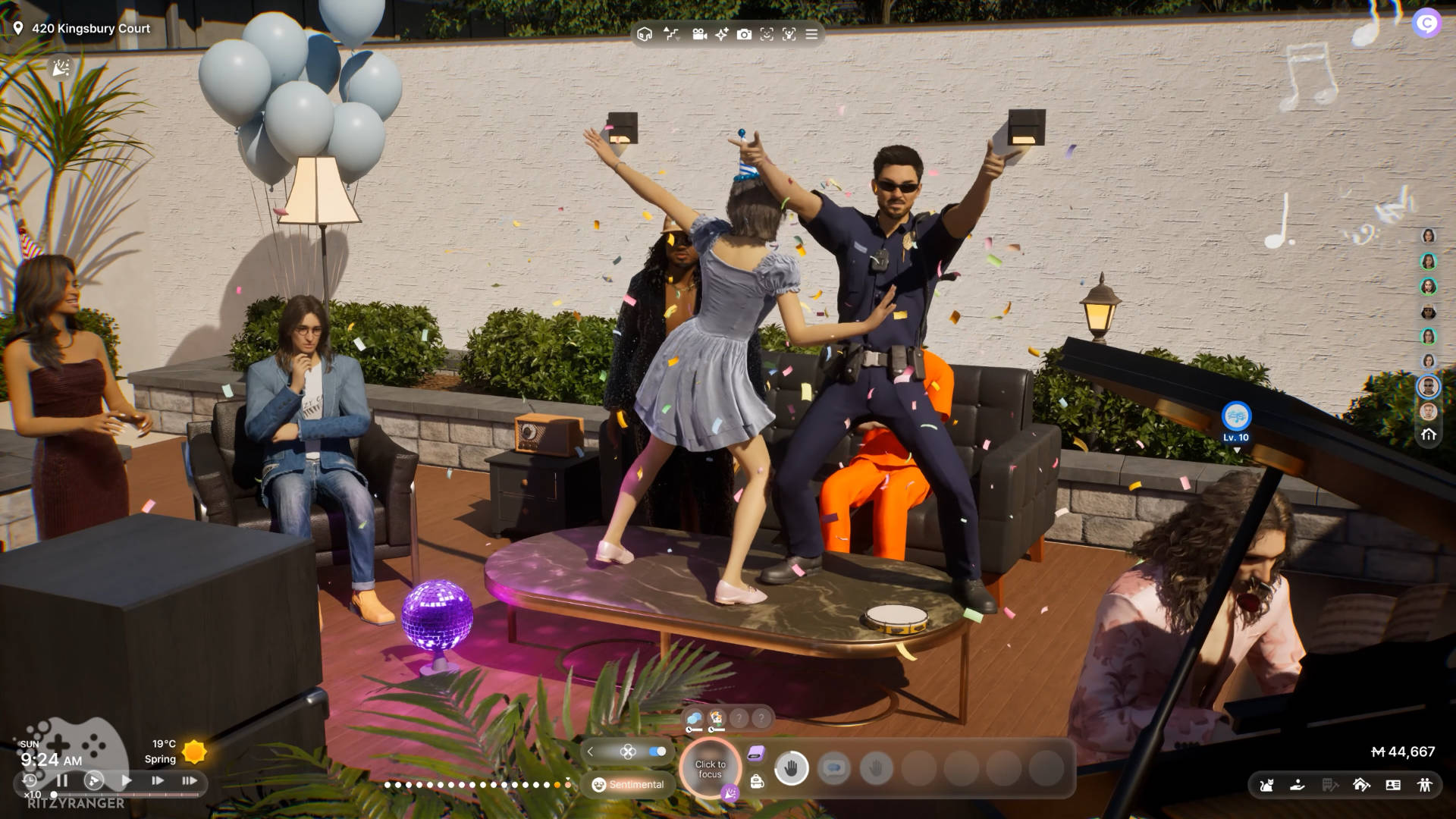1456x819 pixels.
Task: Activate the body motion capture icon
Action: pos(789,34)
